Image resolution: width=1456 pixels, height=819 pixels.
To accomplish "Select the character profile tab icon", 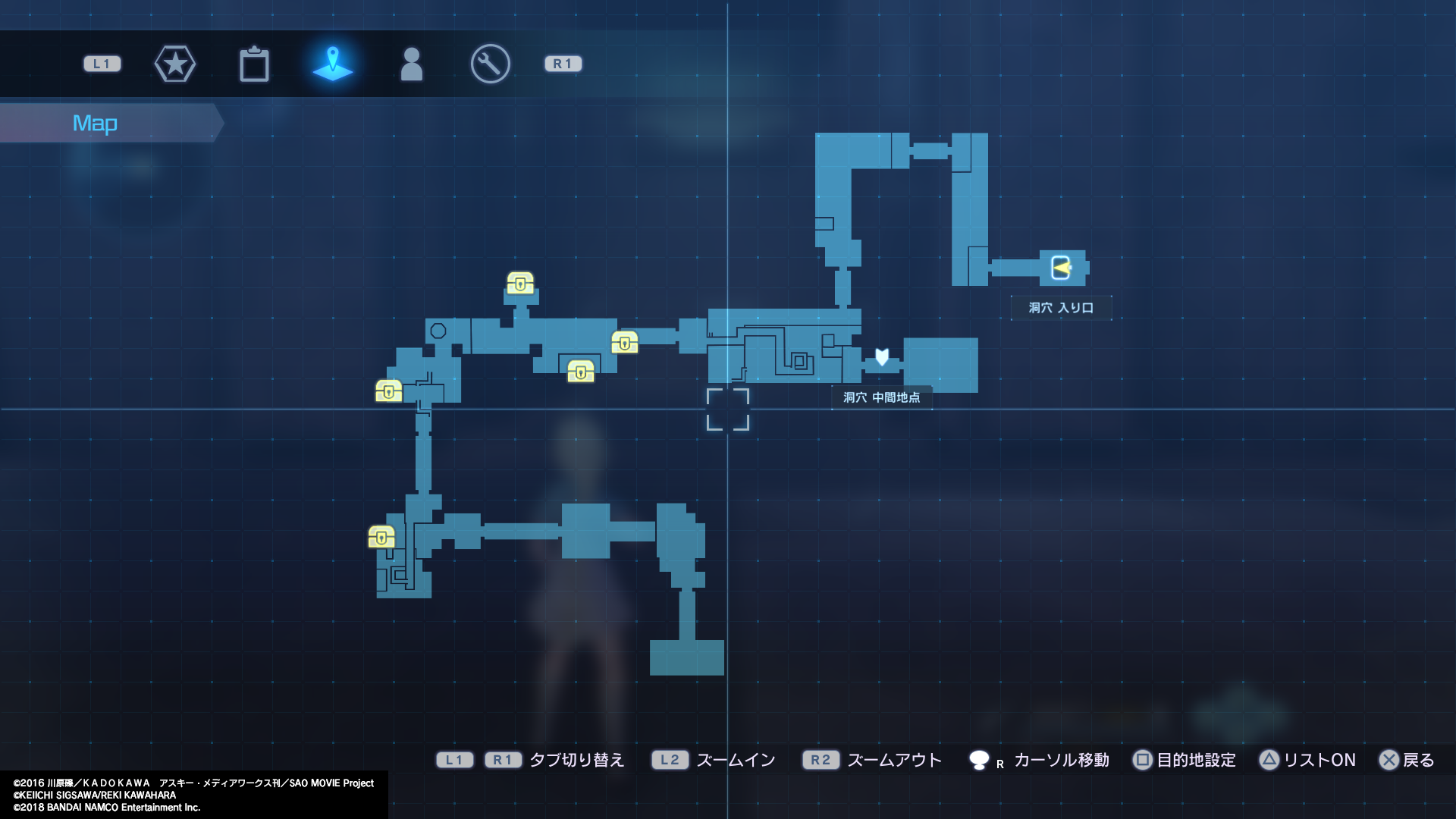I will click(x=412, y=64).
